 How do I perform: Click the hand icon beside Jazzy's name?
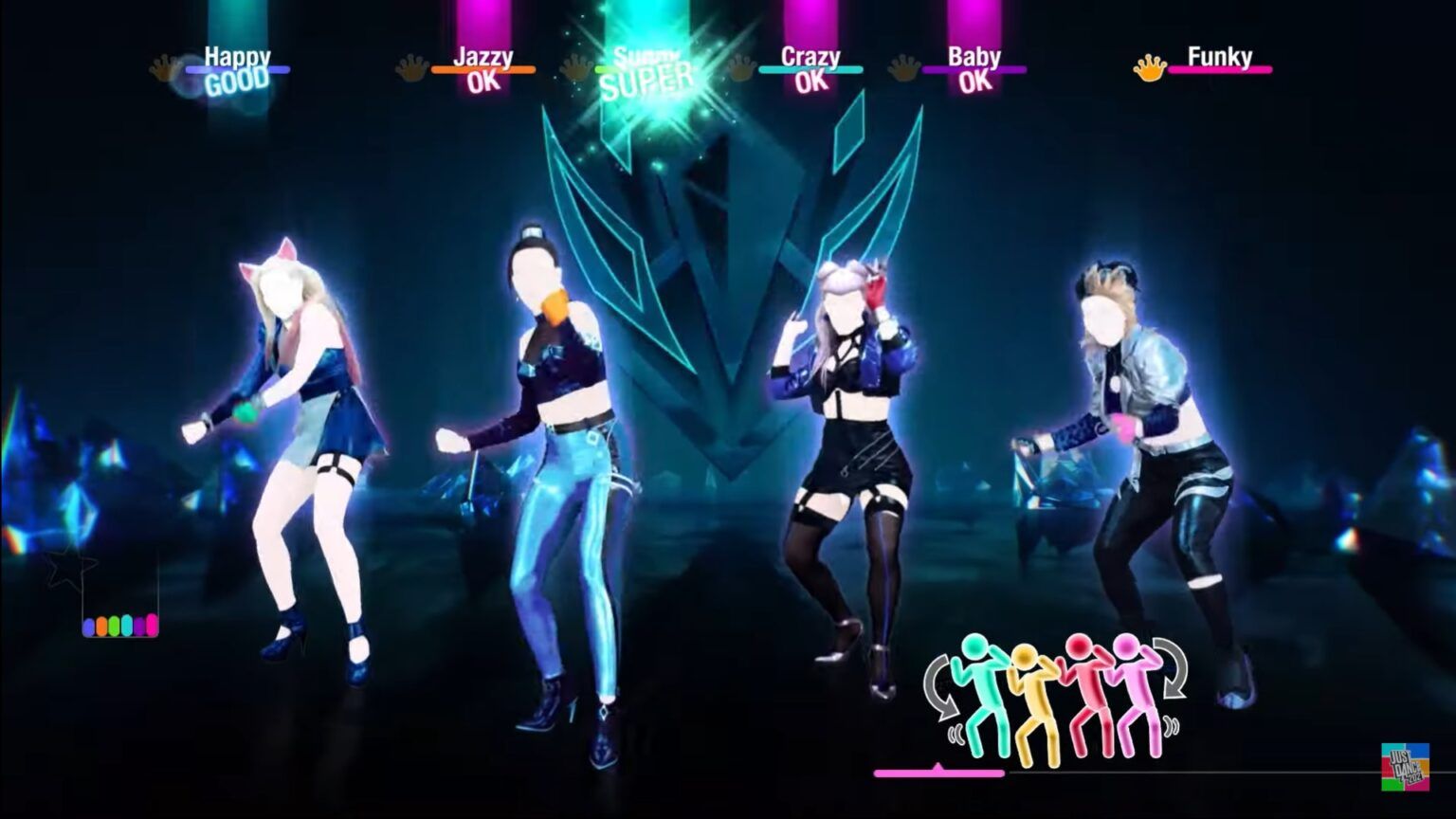pos(411,66)
